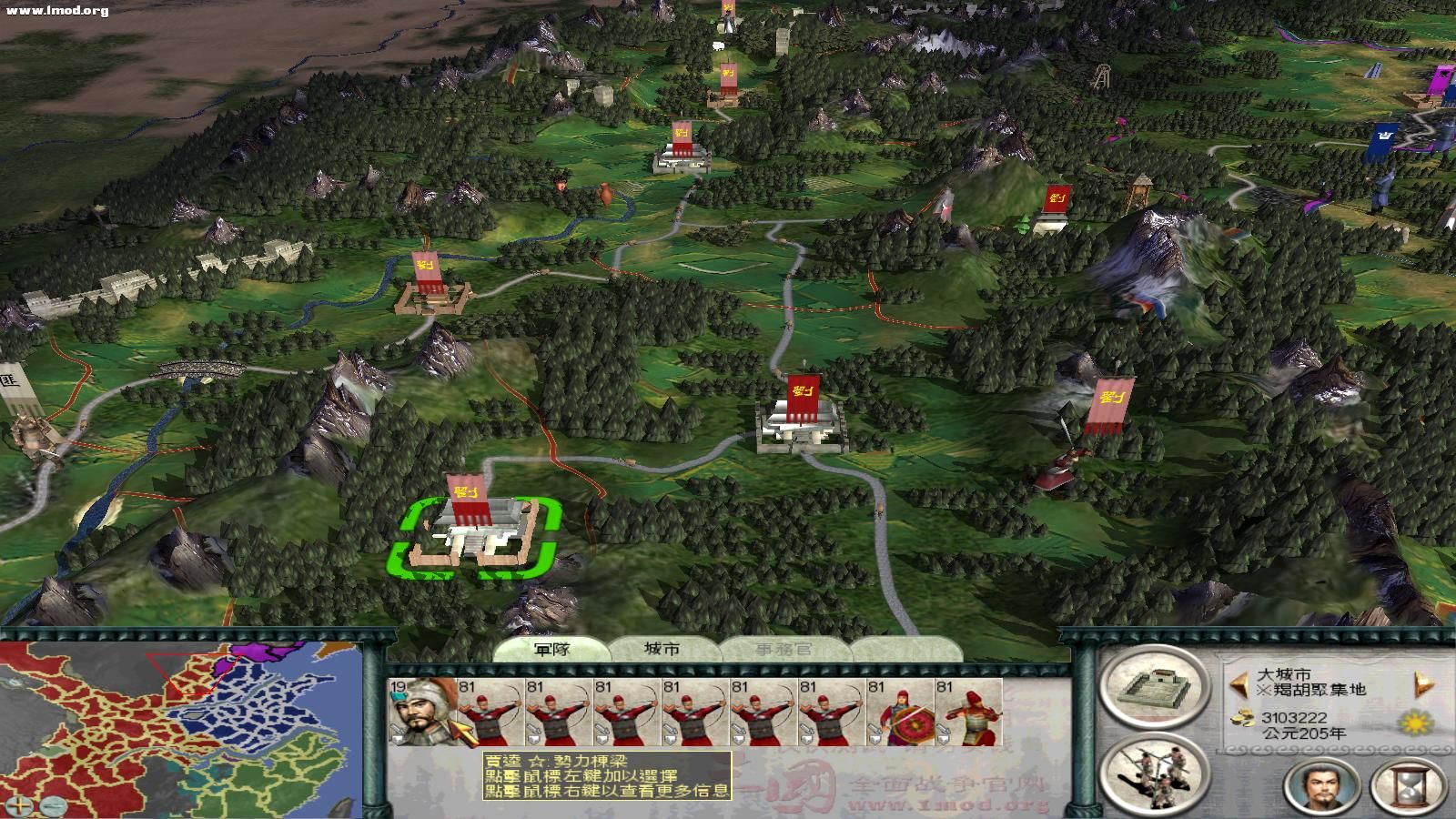Zoom in the minimap with plus button
This screenshot has height=819, width=1456.
pyautogui.click(x=22, y=804)
